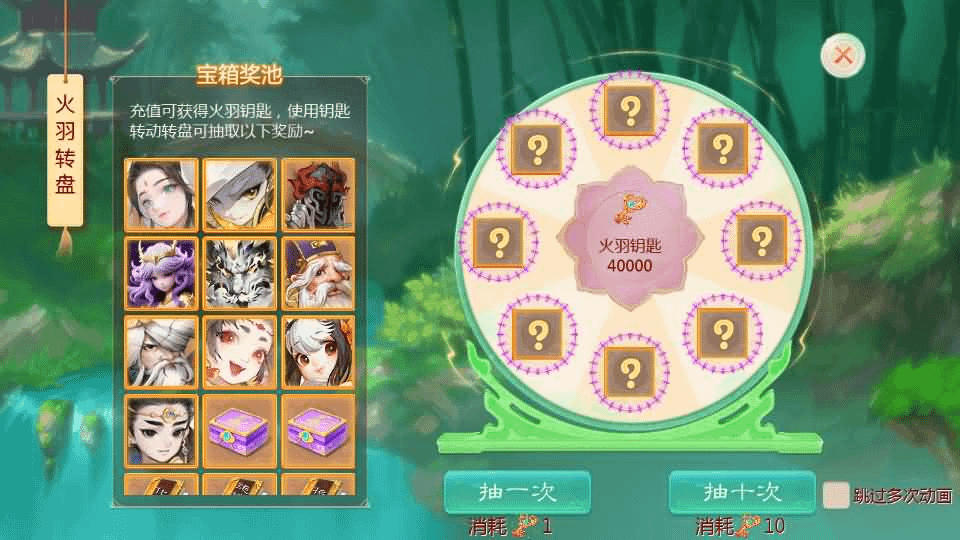960x540 pixels.
Task: Toggle the 跳过多次动画 checkbox
Action: pos(835,494)
